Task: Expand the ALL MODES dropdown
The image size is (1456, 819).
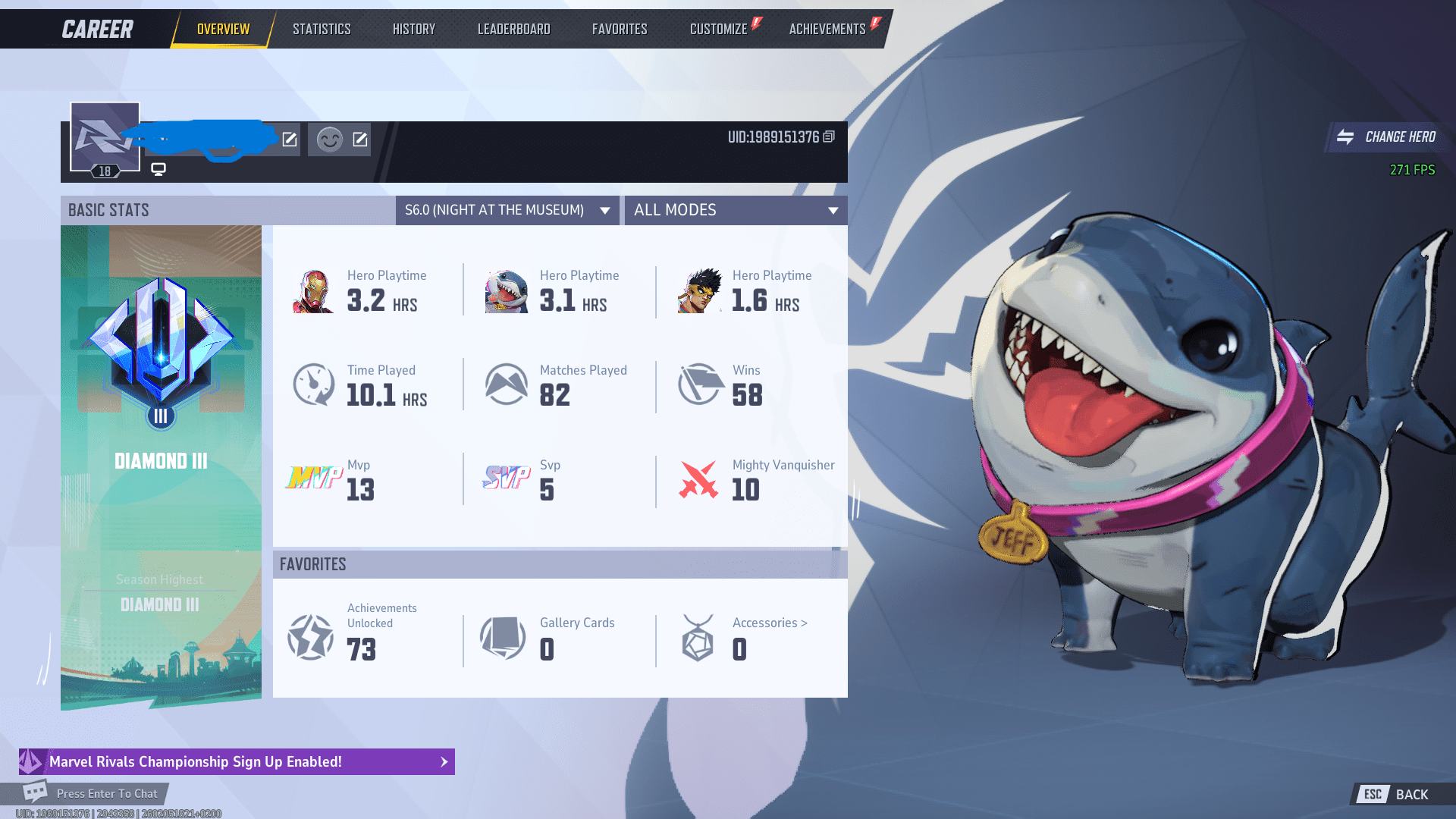Action: [735, 210]
